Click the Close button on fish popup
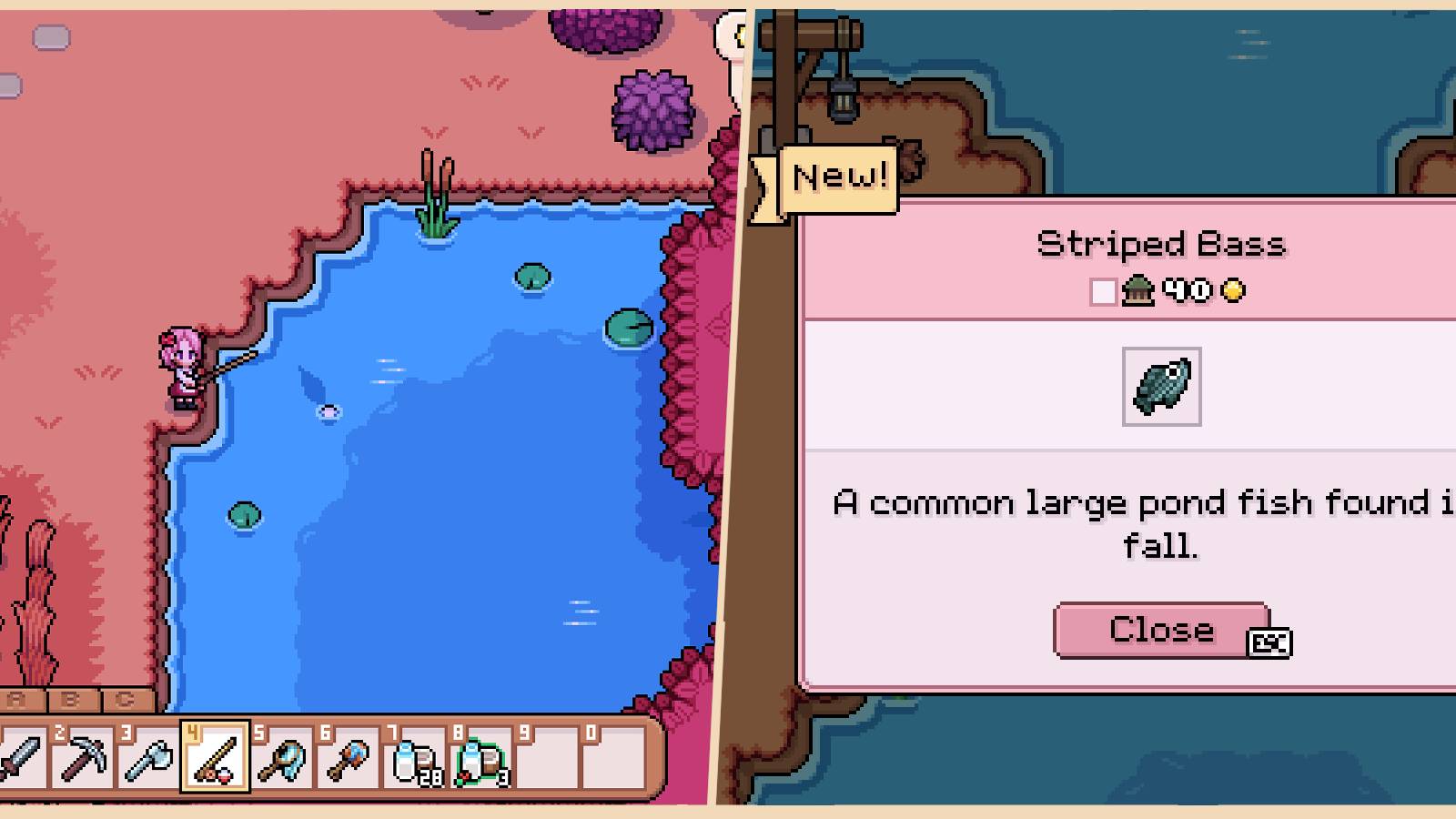This screenshot has width=1456, height=819. click(1161, 628)
